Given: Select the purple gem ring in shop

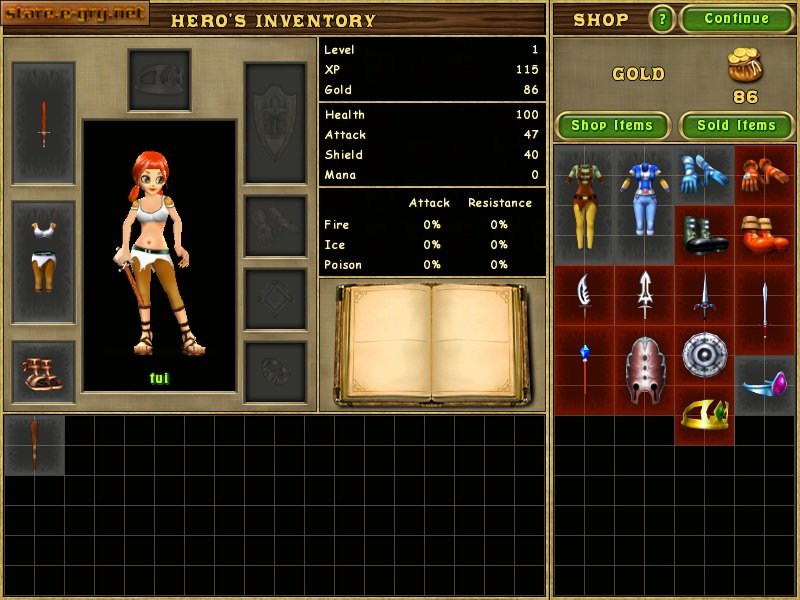Looking at the screenshot, I should click(x=765, y=384).
